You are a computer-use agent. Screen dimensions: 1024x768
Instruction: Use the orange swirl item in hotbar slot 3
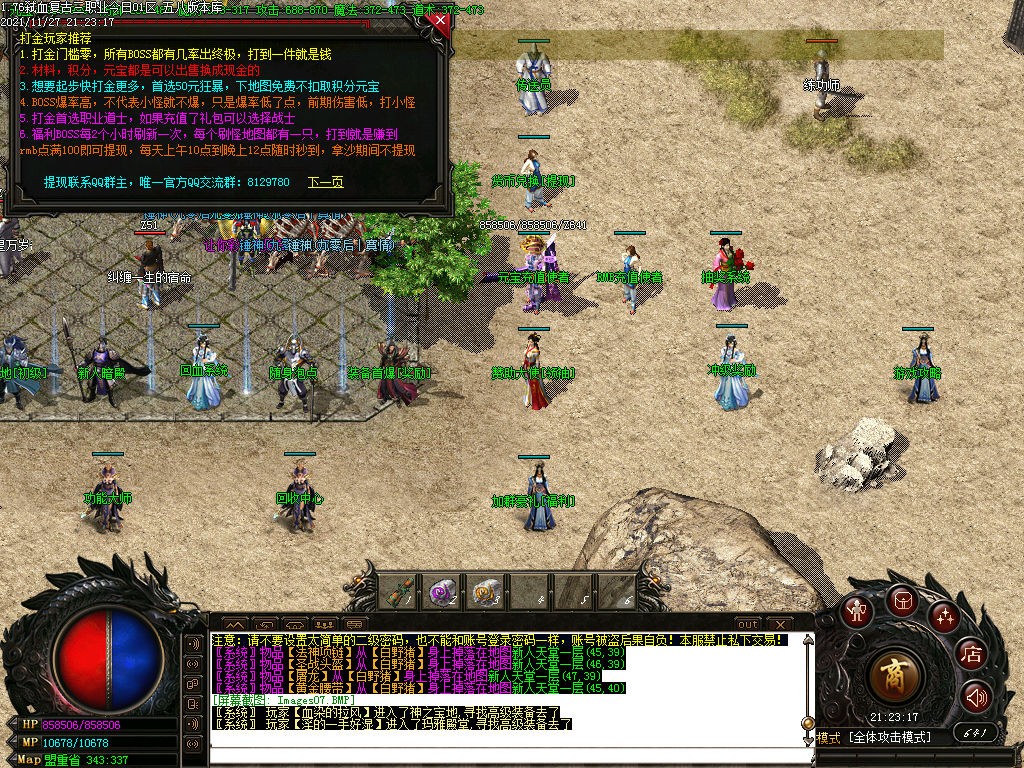tap(485, 593)
